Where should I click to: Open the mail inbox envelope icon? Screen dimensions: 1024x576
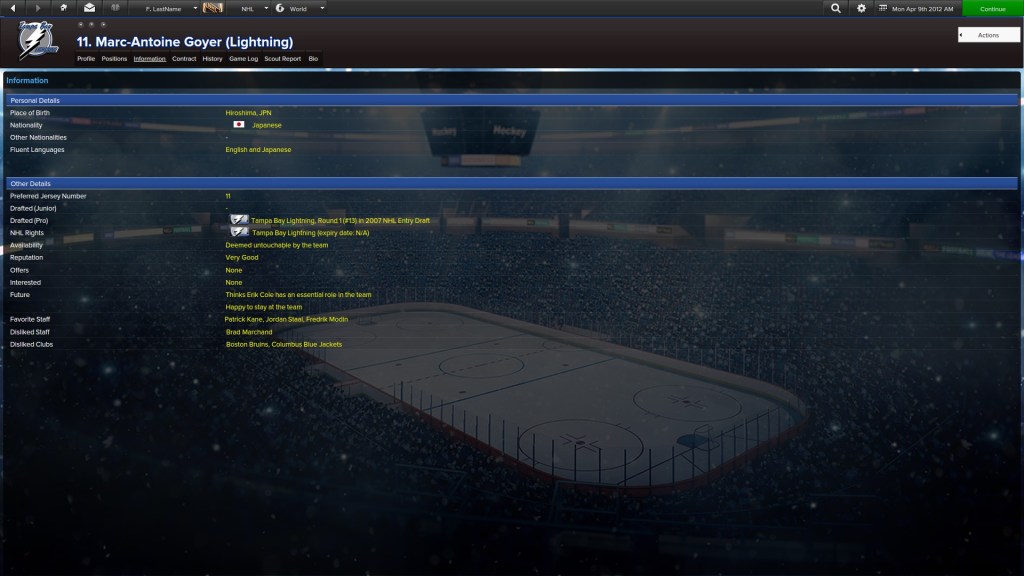(x=89, y=9)
